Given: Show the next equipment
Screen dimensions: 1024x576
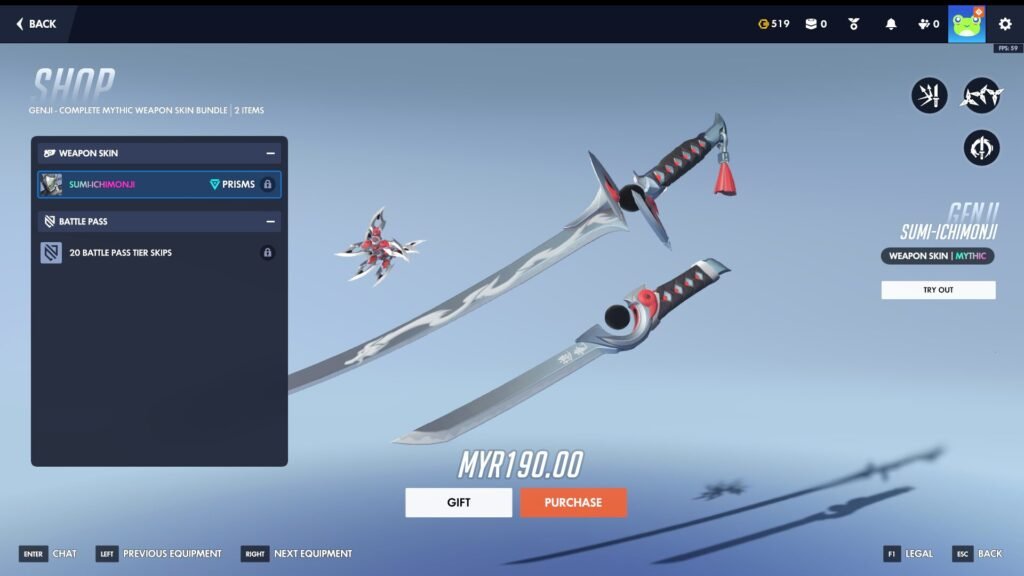Looking at the screenshot, I should 297,553.
